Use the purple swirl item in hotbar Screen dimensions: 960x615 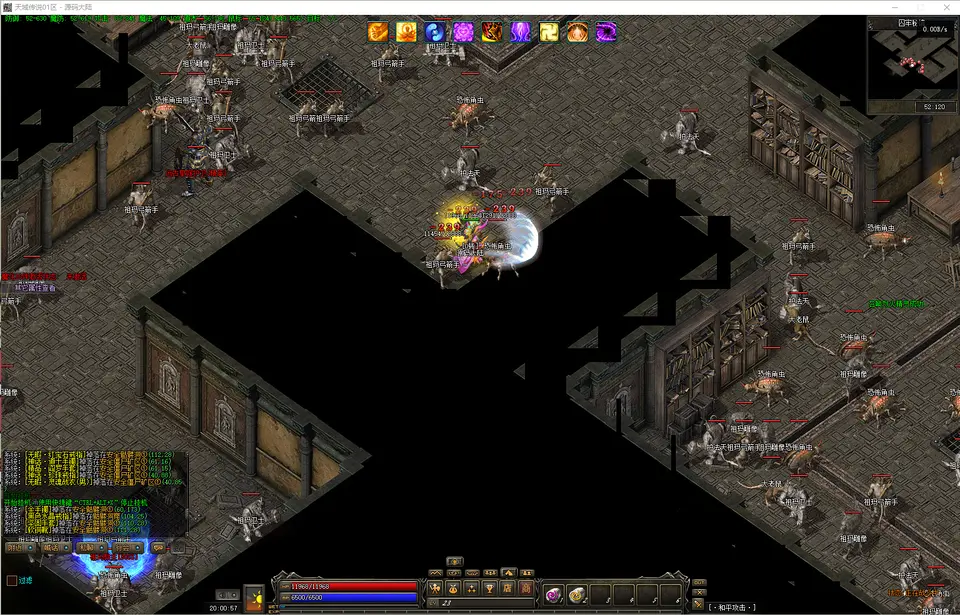pos(552,595)
